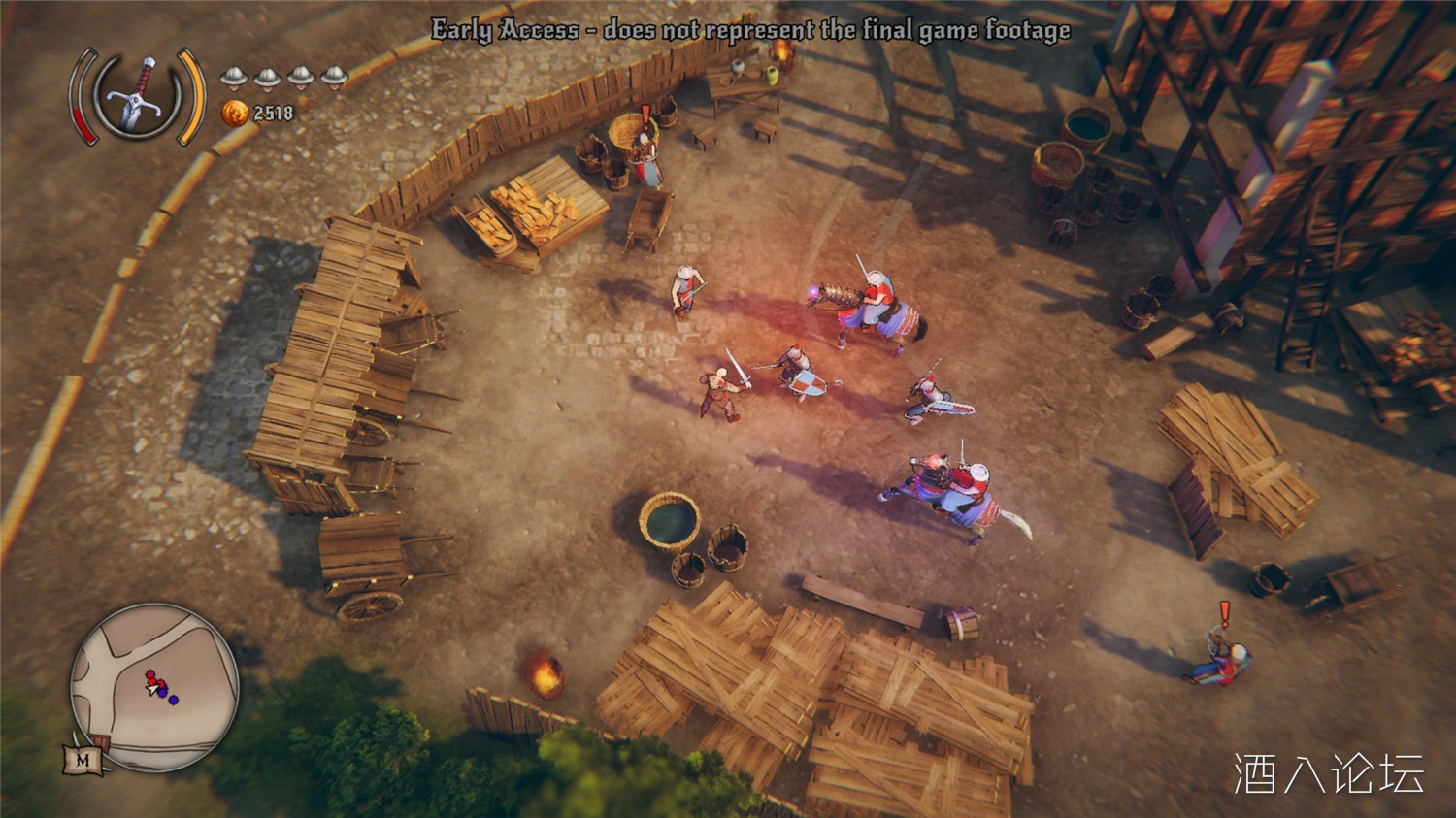Open the circular minimap

point(155,687)
